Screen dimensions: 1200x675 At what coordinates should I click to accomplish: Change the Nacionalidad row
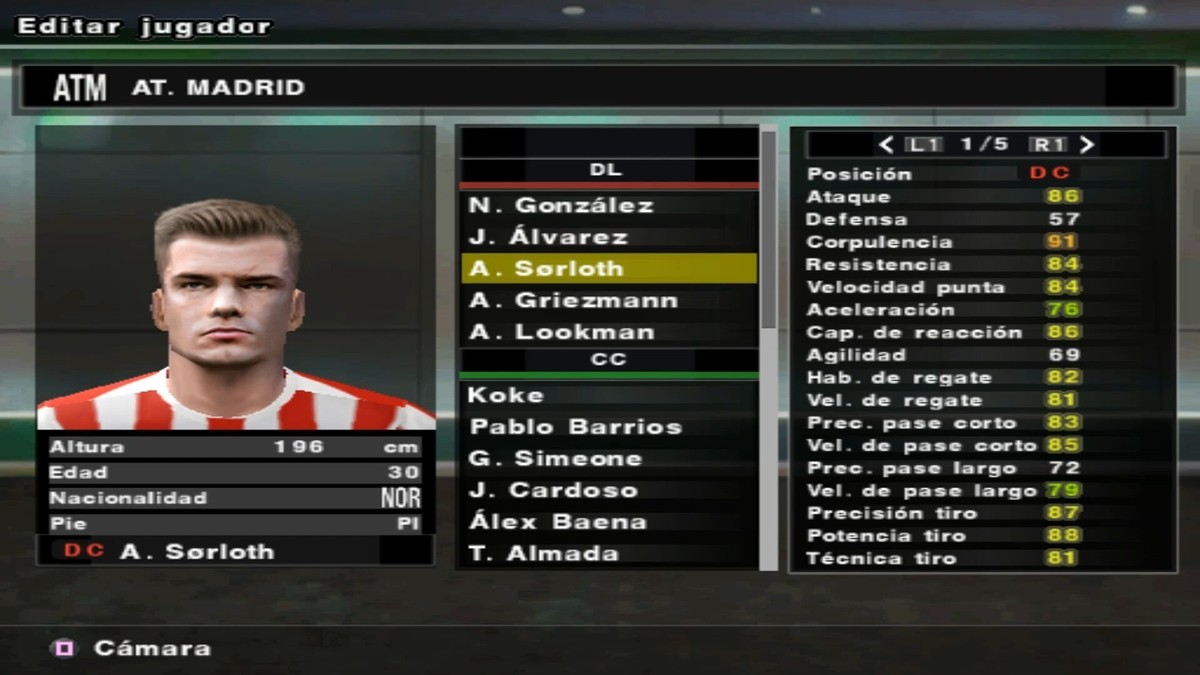(x=235, y=498)
